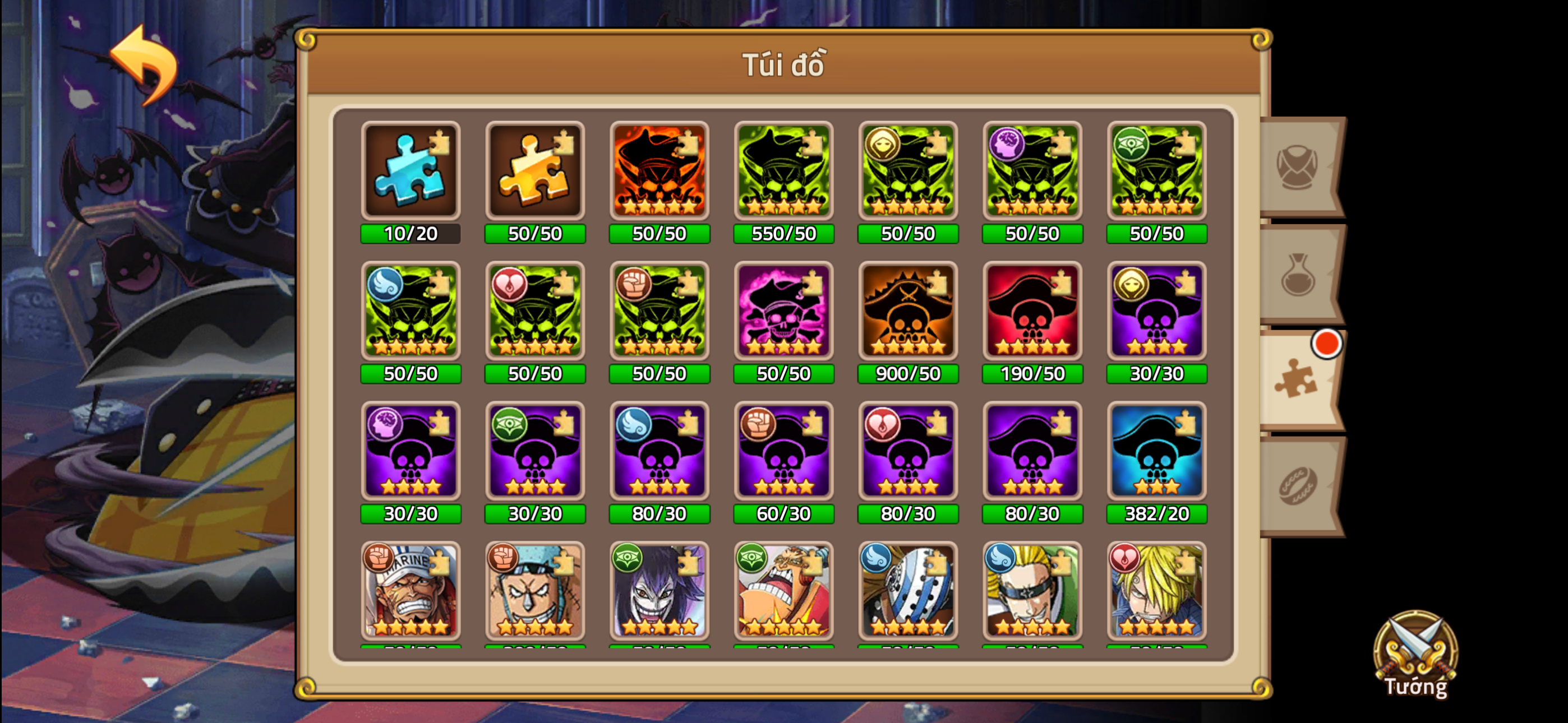Click the 550/50 quantity counter
Viewport: 1568px width, 723px height.
point(783,233)
